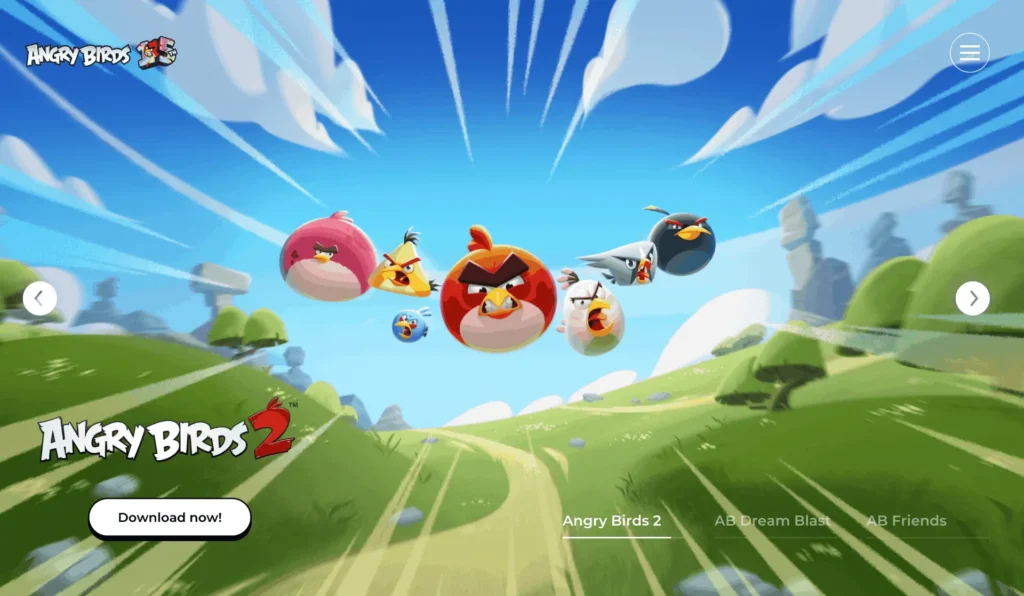Open the hamburger menu
This screenshot has height=596, width=1024.
tap(969, 53)
